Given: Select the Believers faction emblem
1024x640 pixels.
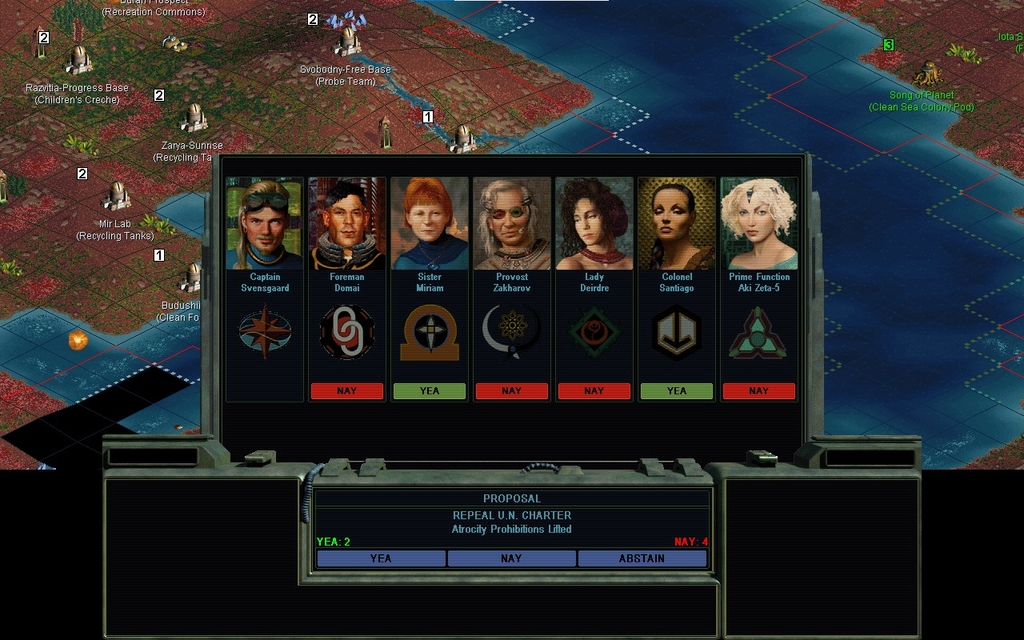Looking at the screenshot, I should click(x=429, y=332).
